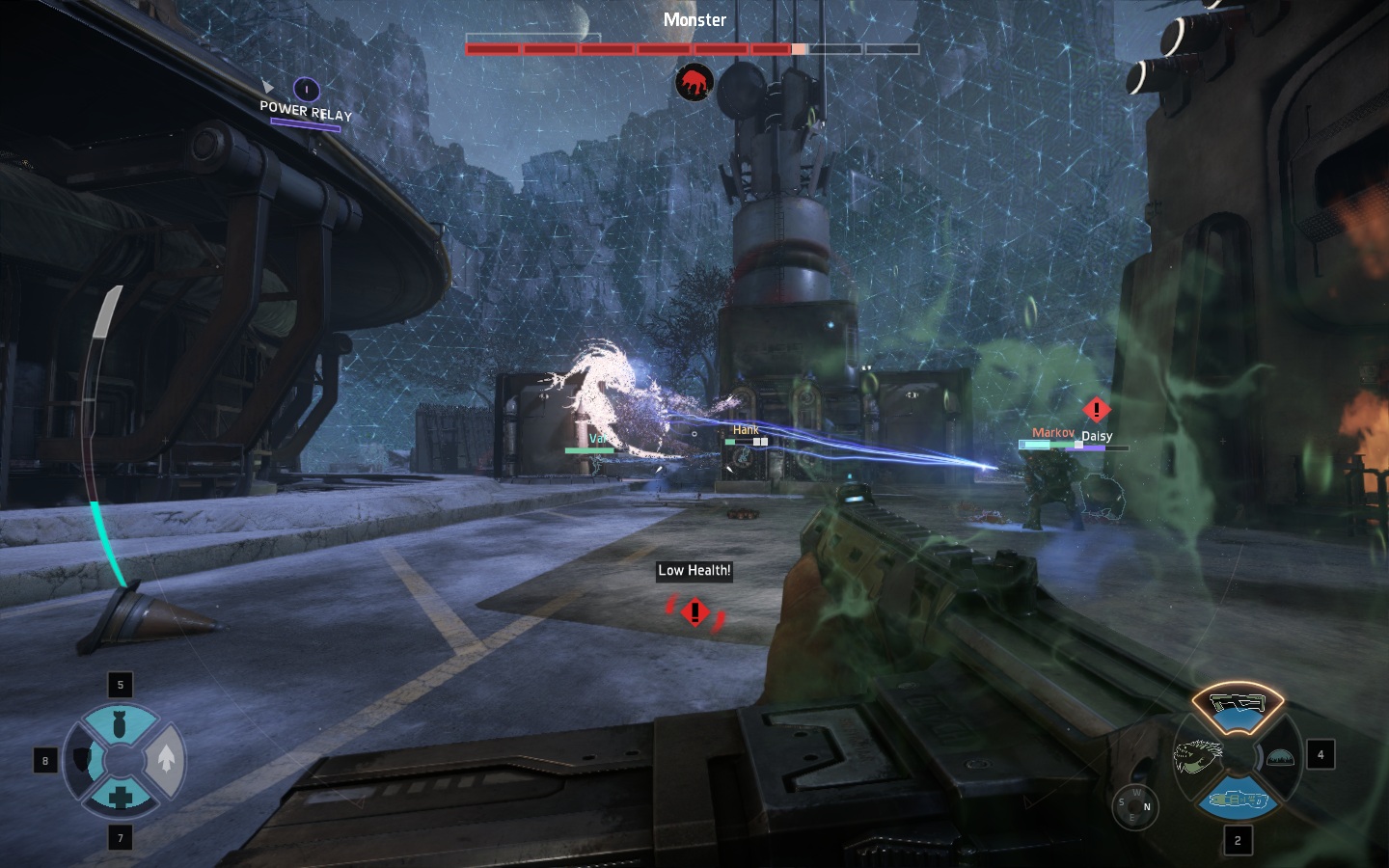Deploy the mobile arena dome
This screenshot has width=1389, height=868.
pos(1279,757)
